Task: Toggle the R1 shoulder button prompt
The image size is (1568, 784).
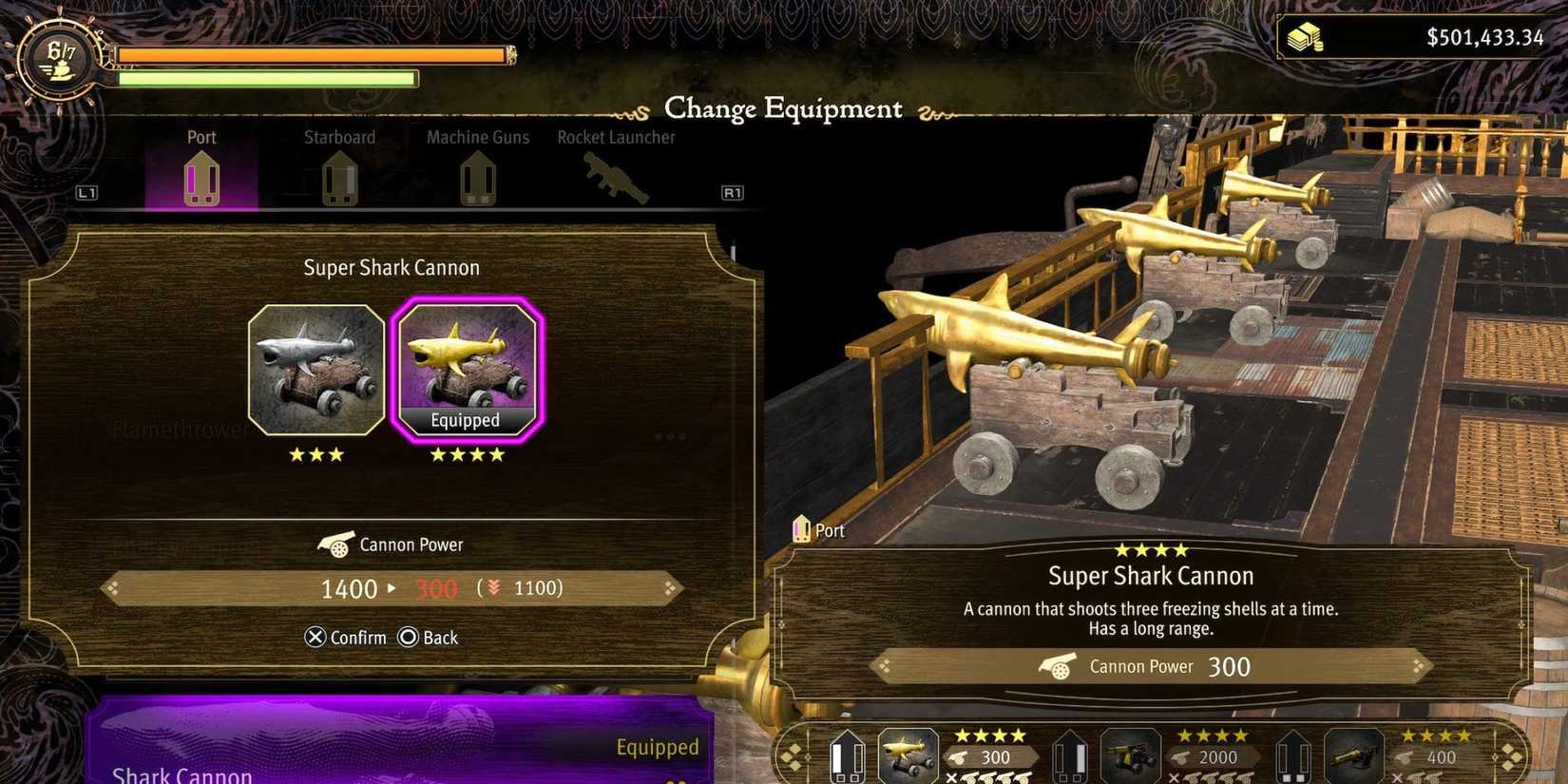Action: (x=731, y=192)
